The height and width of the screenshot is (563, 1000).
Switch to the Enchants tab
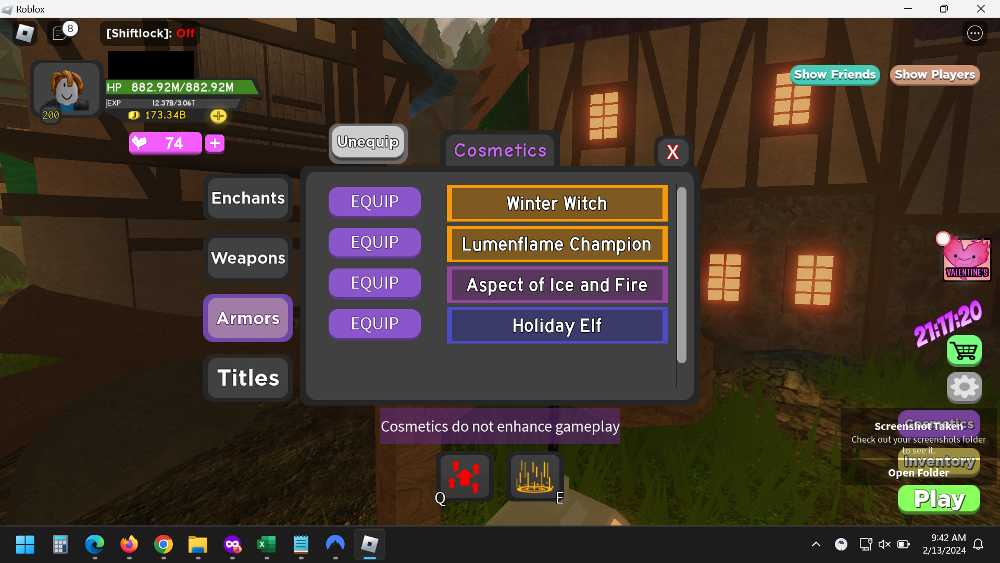[x=248, y=198]
